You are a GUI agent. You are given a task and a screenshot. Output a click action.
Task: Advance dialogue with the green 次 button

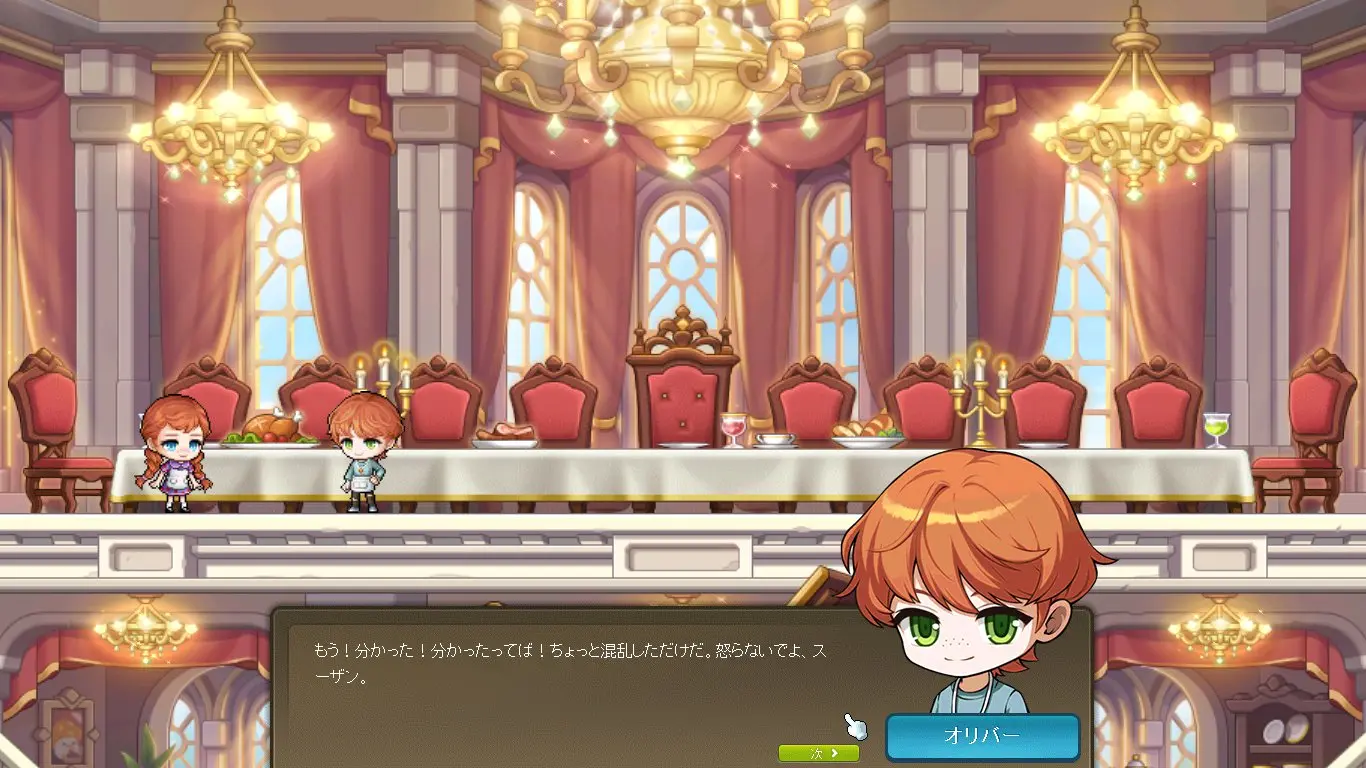coord(818,753)
